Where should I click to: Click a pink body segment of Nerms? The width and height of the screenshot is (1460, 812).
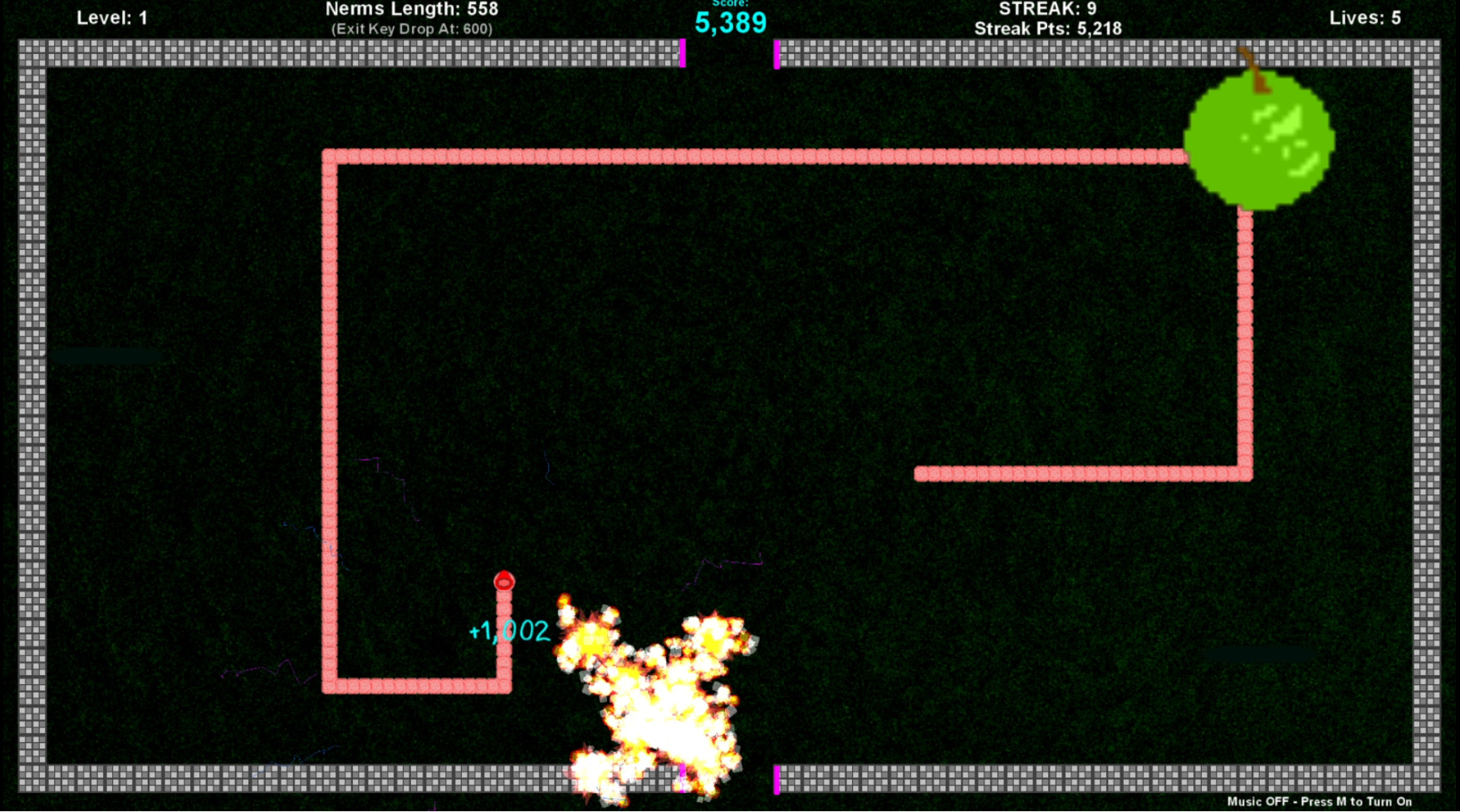click(581, 154)
